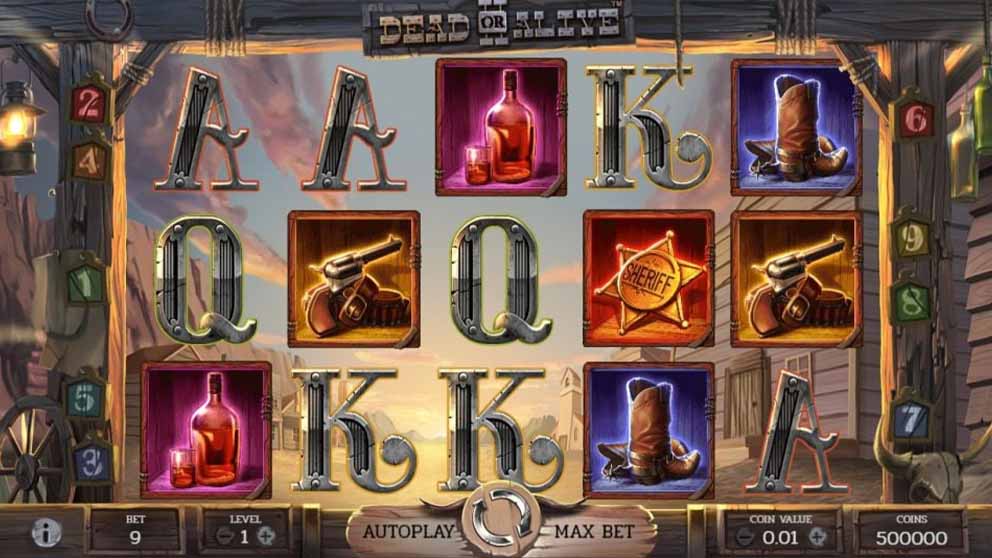
Task: Select payline marker number 2
Action: click(90, 103)
